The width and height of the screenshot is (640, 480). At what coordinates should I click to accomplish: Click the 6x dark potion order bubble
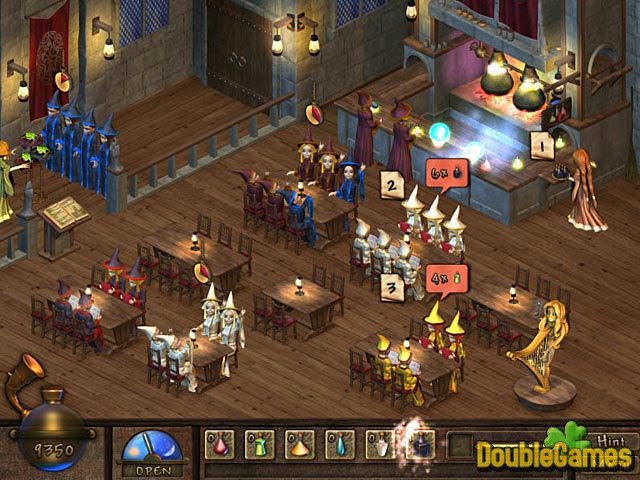444,171
